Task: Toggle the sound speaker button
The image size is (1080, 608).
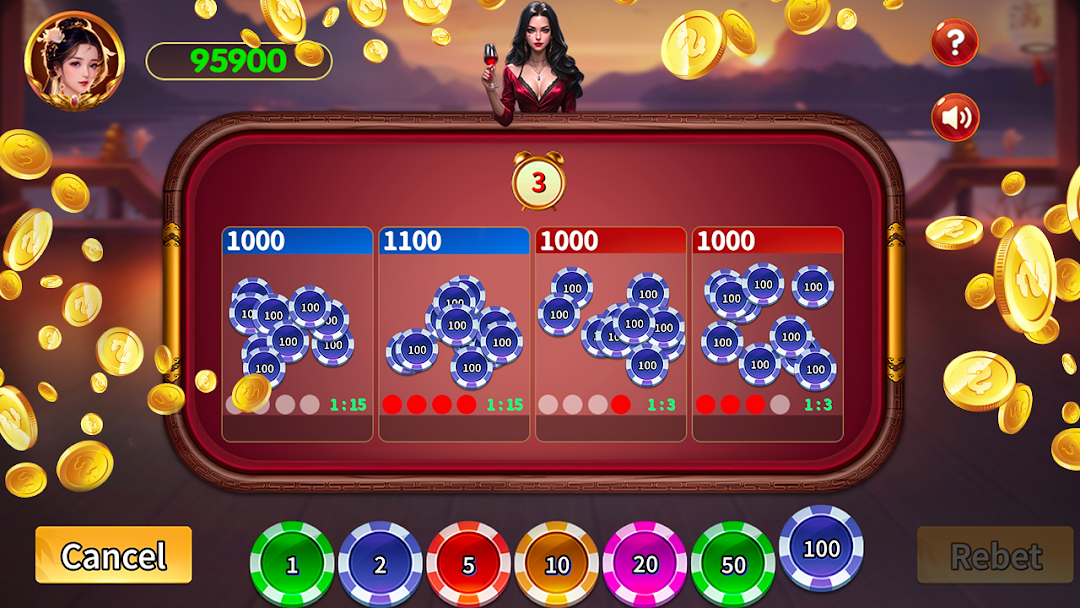Action: click(955, 118)
